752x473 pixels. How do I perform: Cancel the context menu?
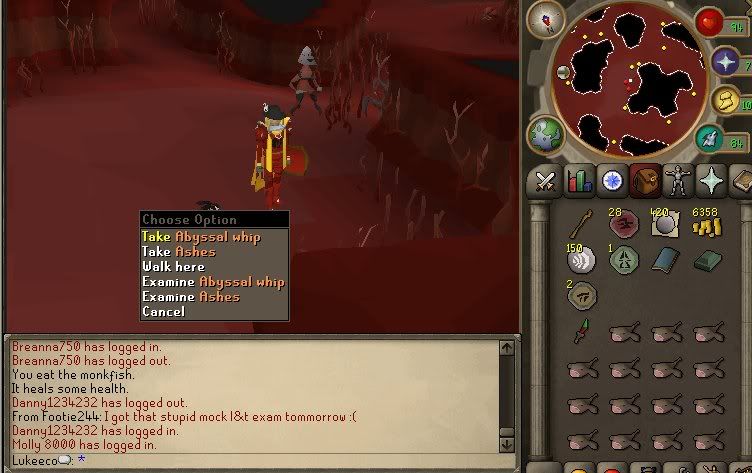pyautogui.click(x=163, y=312)
